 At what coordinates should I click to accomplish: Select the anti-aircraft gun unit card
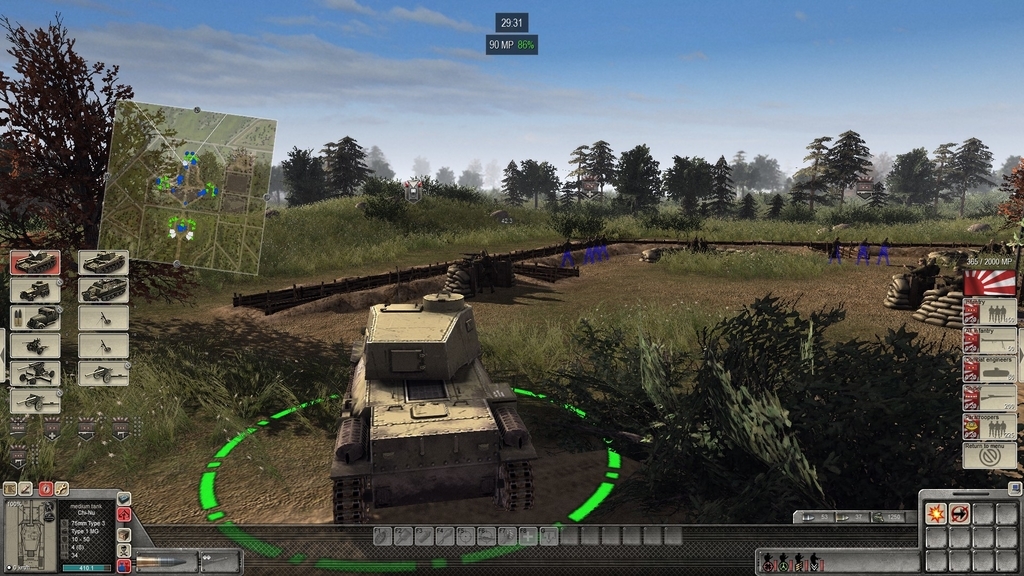pyautogui.click(x=35, y=374)
